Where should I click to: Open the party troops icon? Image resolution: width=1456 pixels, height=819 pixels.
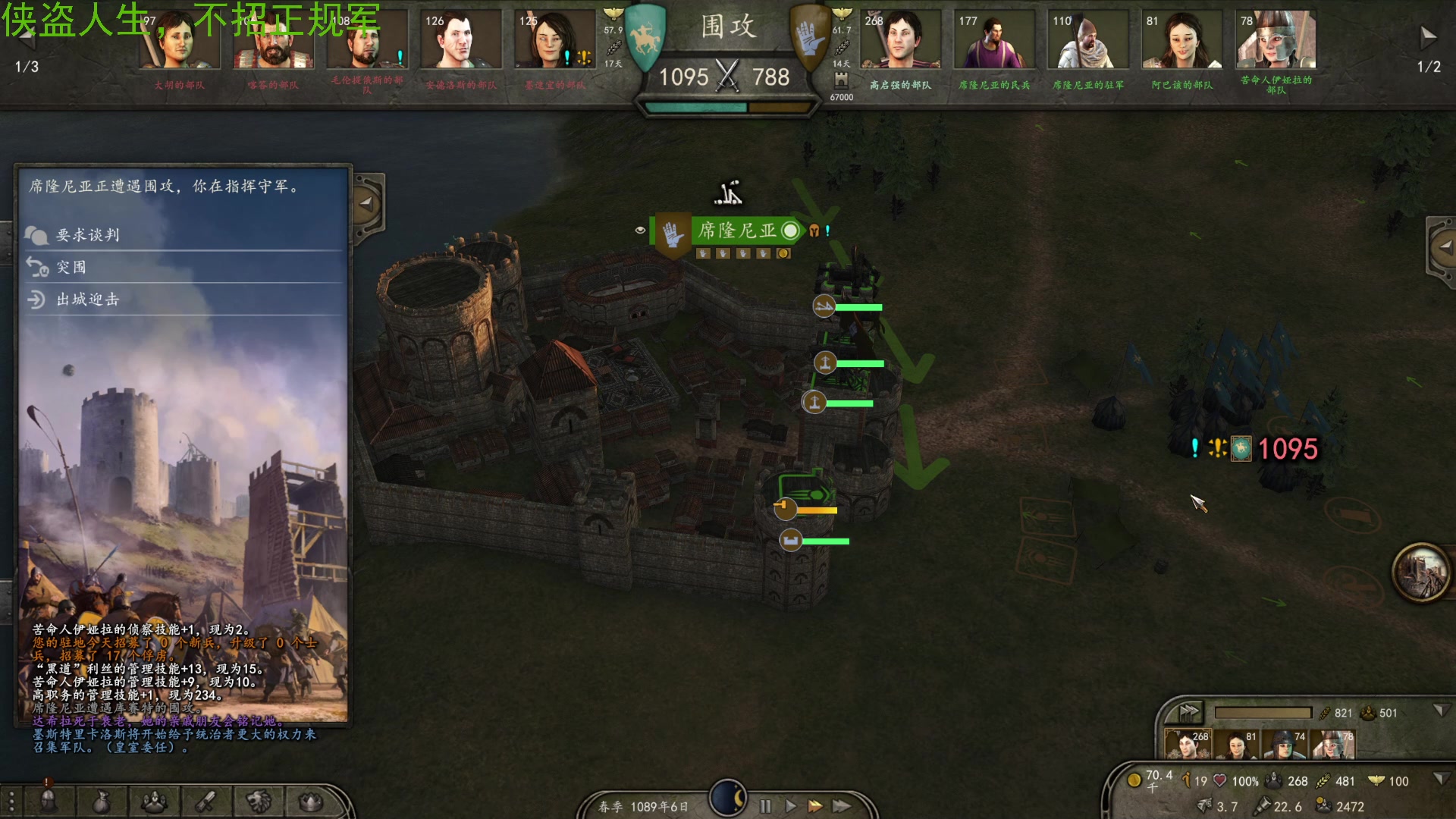[155, 801]
